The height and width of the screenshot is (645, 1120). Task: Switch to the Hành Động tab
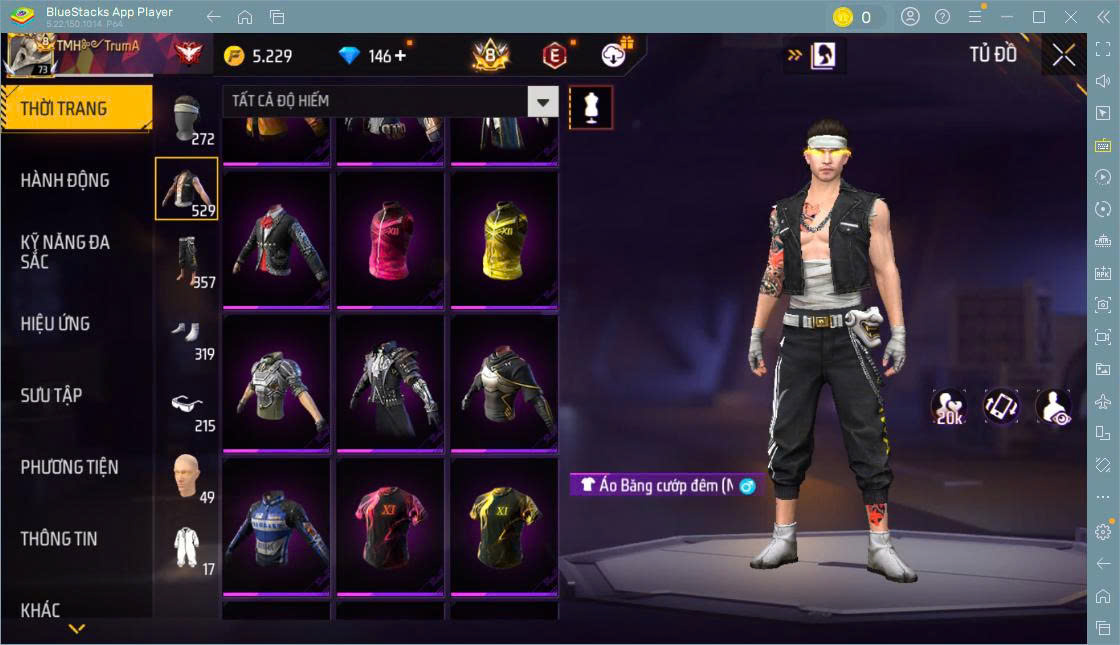[65, 181]
